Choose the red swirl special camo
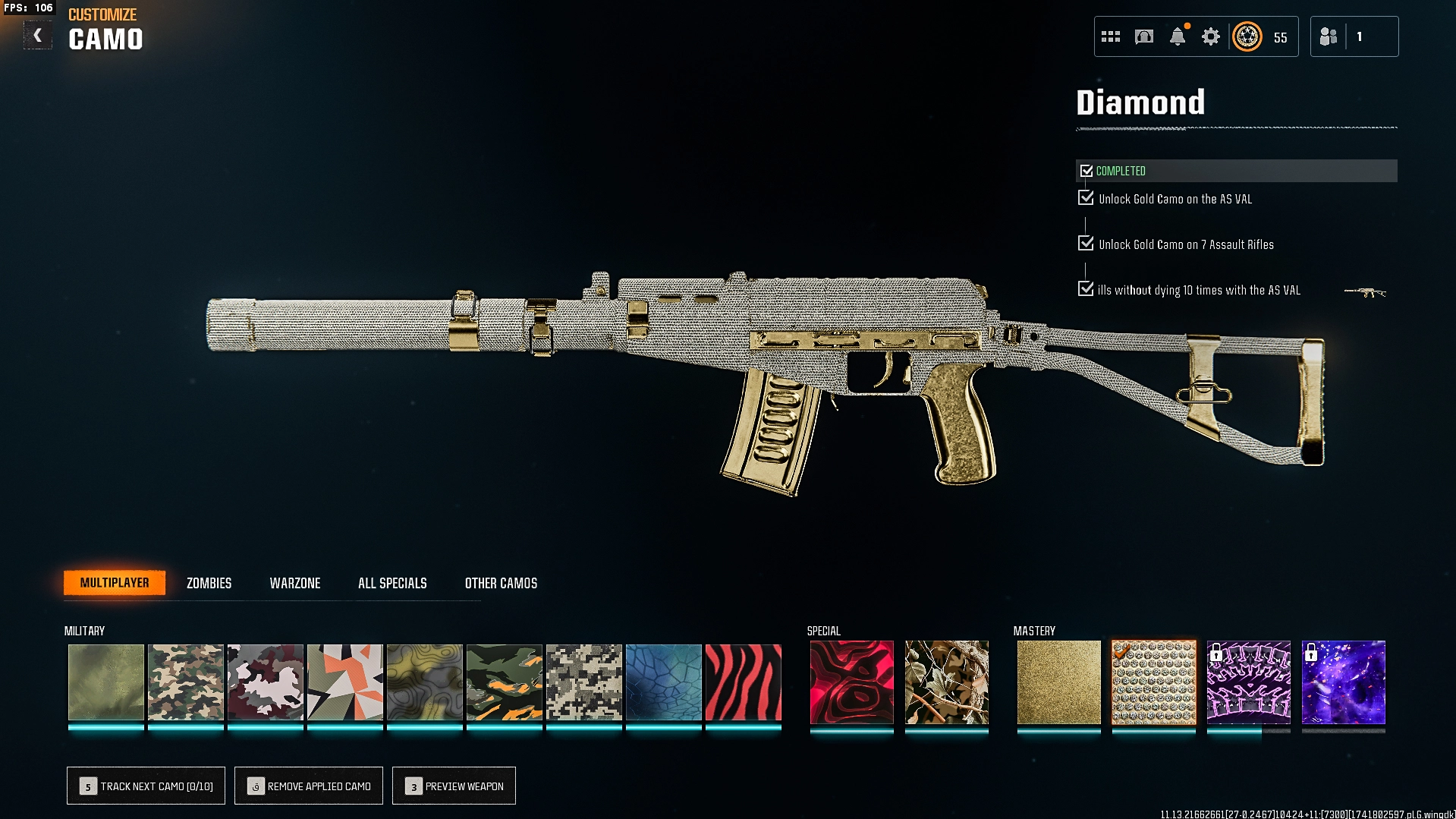 (x=851, y=682)
